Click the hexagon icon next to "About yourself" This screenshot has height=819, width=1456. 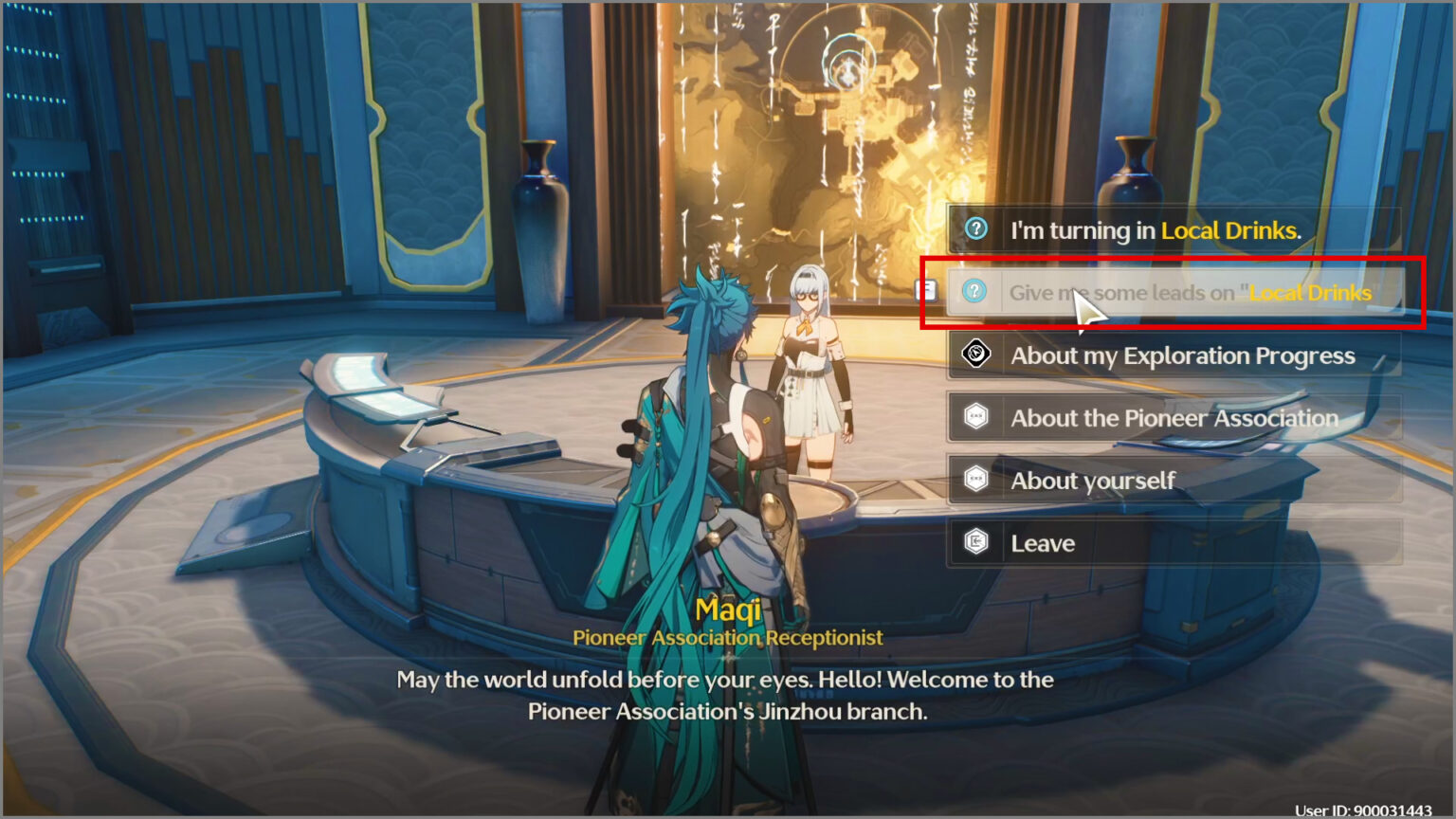point(974,481)
